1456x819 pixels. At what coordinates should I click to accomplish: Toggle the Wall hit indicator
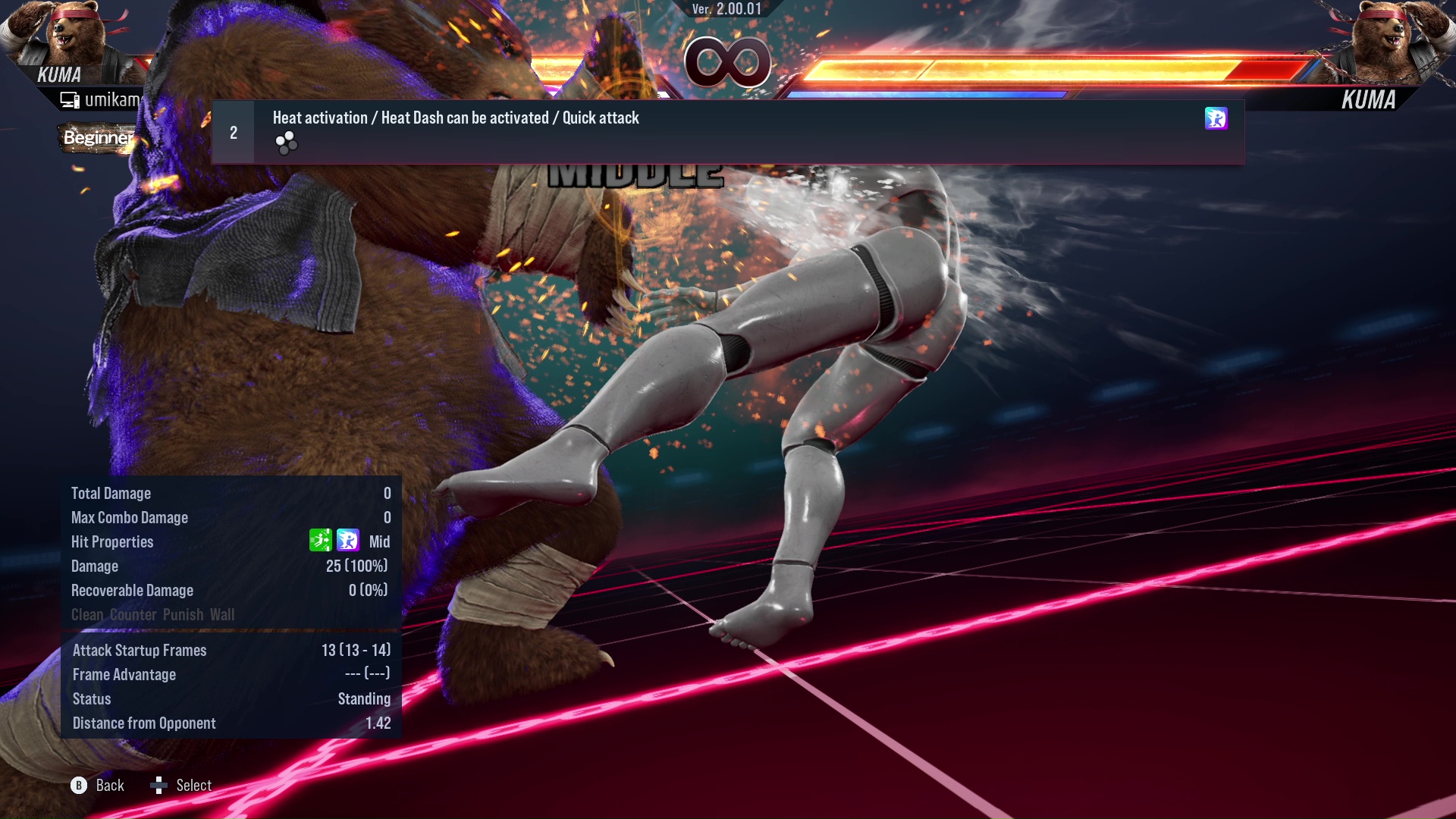pos(224,615)
